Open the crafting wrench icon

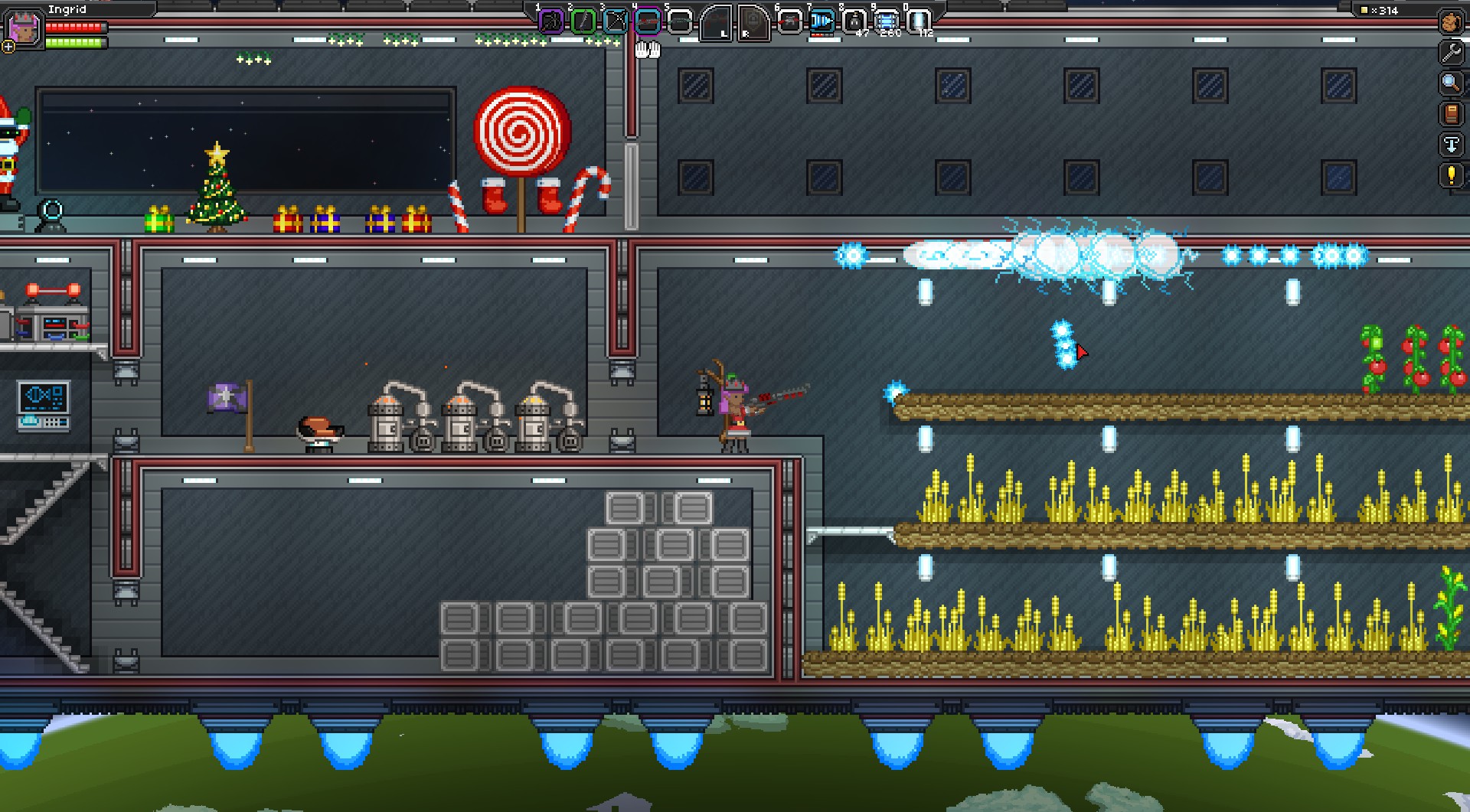1451,53
